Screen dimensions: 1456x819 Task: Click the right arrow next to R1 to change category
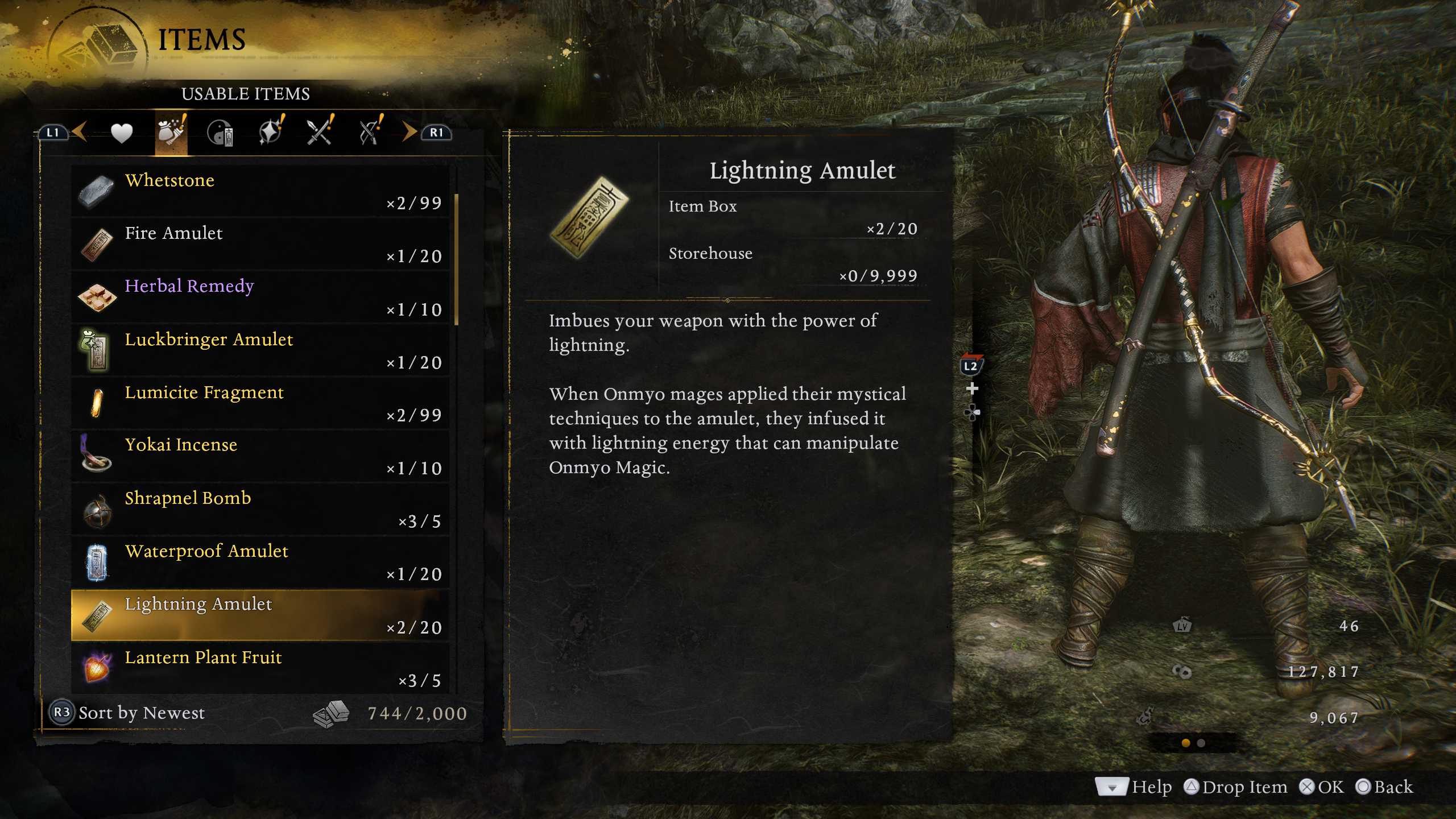[x=408, y=131]
